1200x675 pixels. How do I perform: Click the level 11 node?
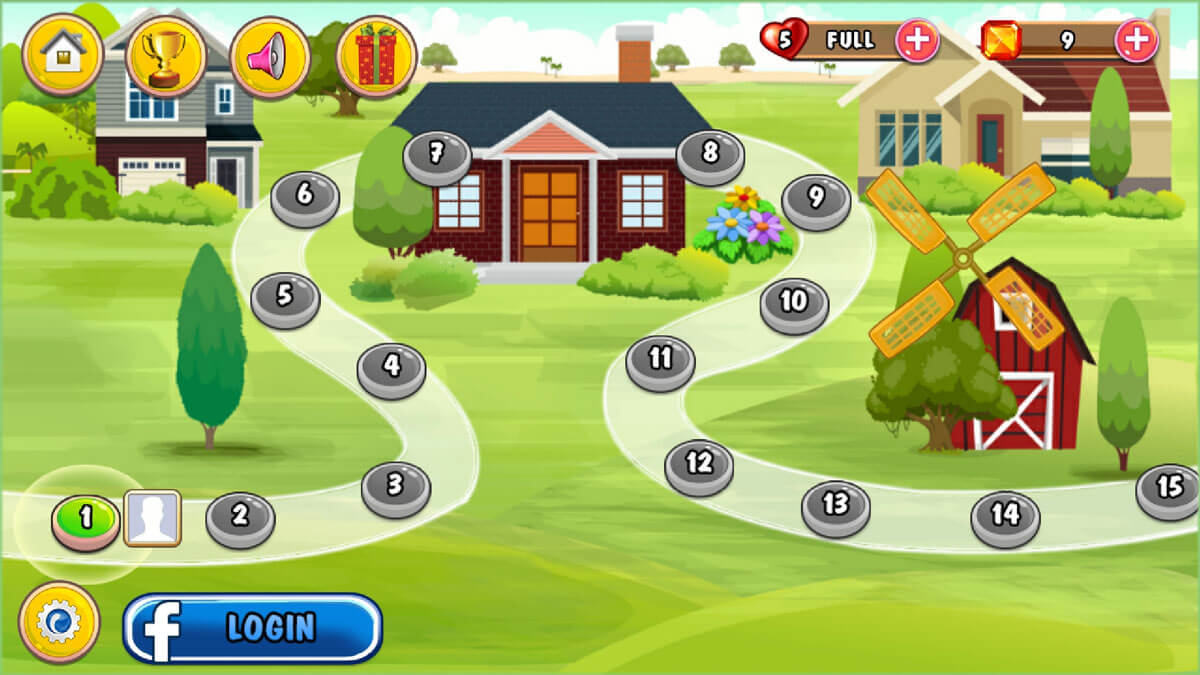[x=661, y=360]
